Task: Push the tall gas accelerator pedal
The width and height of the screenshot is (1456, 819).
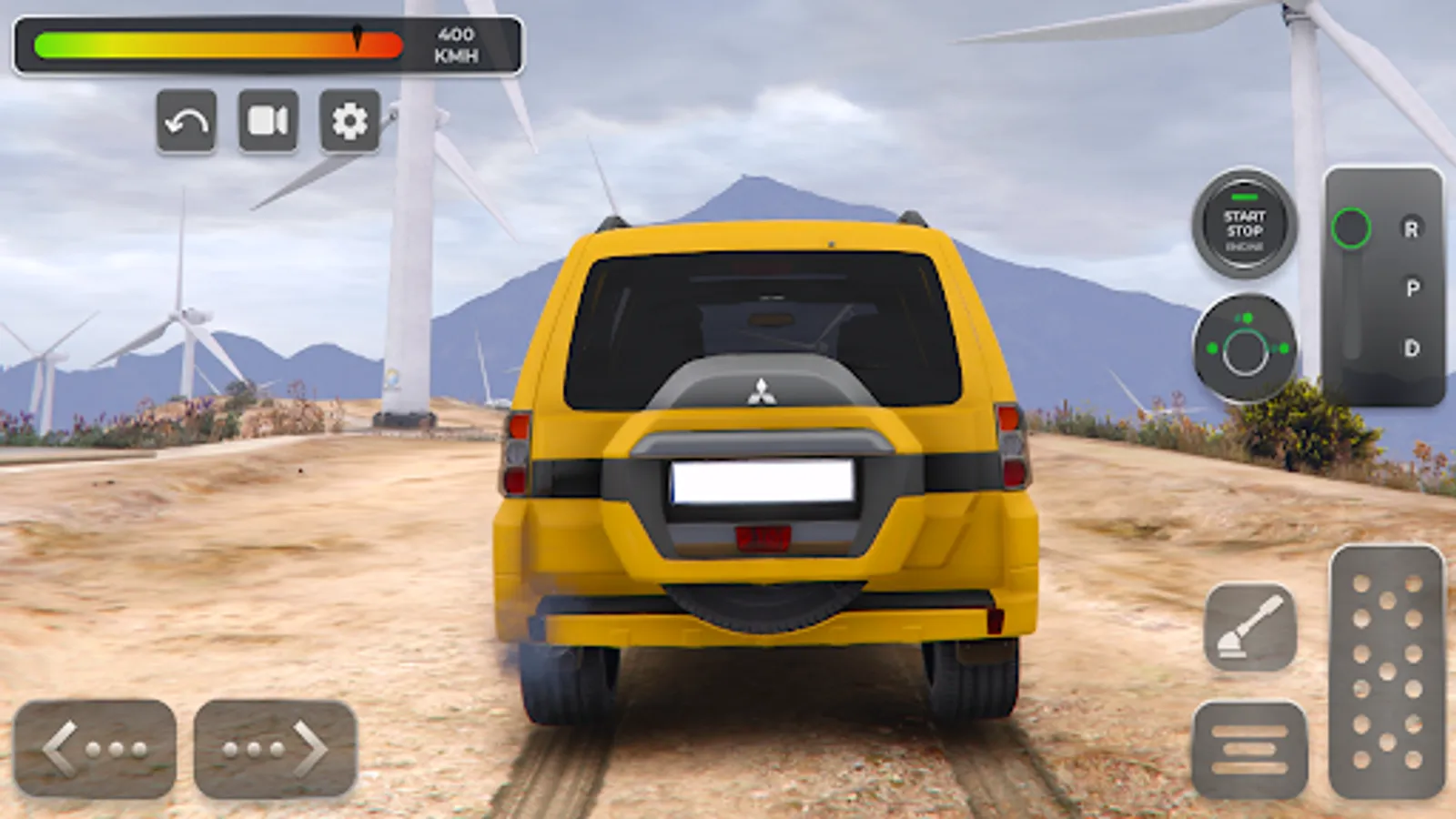Action: tap(1387, 672)
